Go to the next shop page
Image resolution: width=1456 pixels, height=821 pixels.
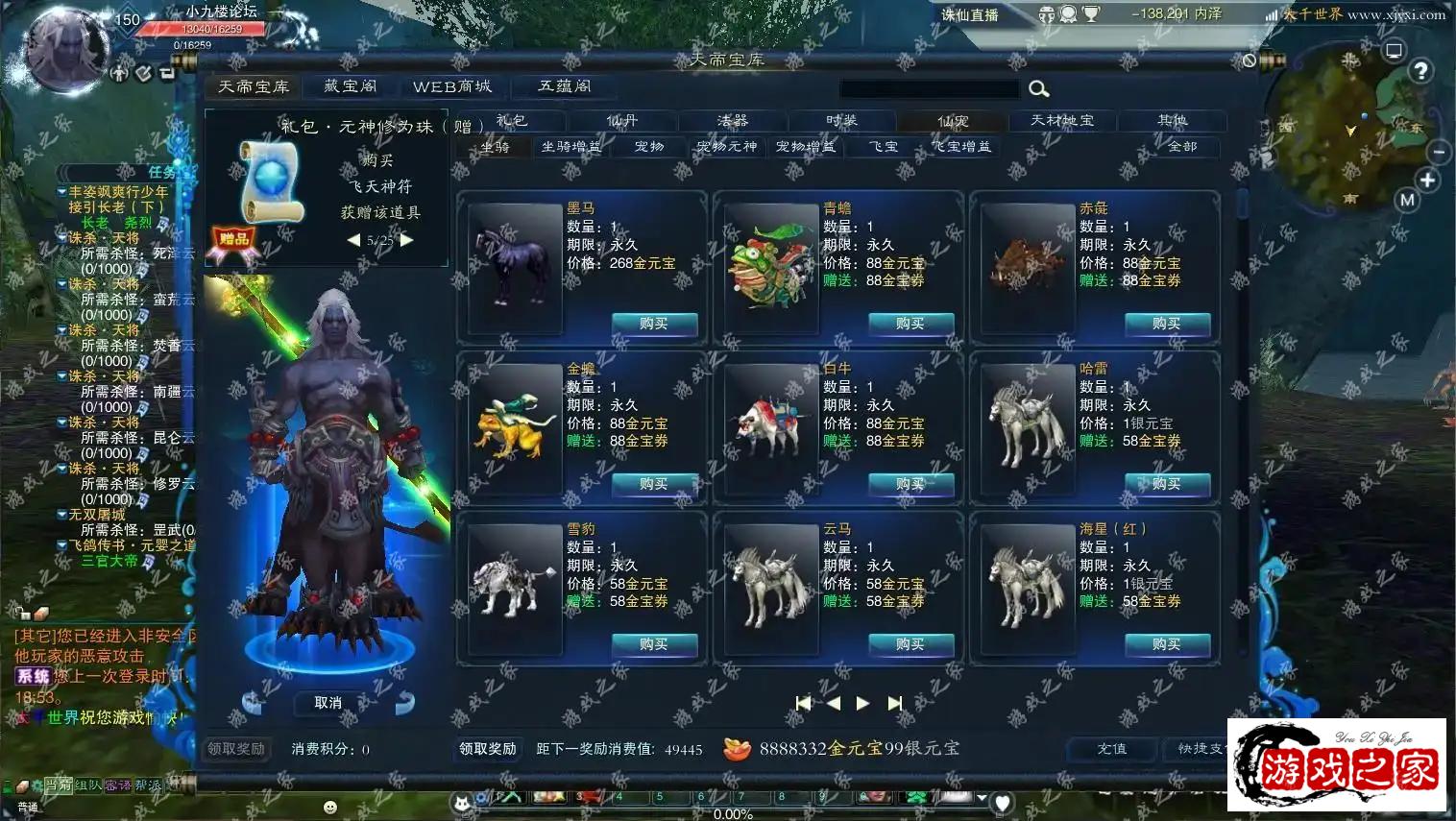(862, 704)
